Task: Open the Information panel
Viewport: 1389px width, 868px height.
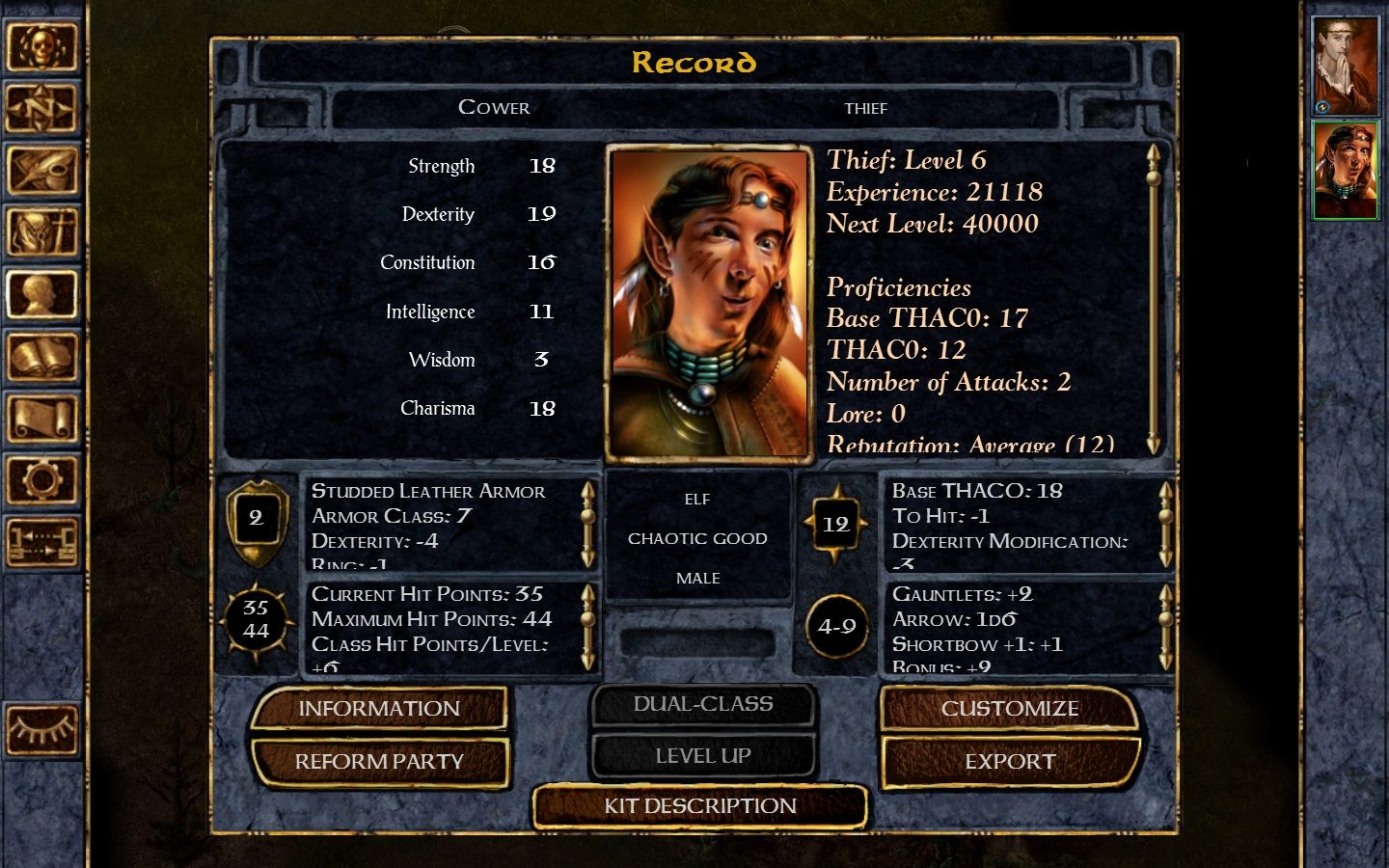Action: point(379,709)
